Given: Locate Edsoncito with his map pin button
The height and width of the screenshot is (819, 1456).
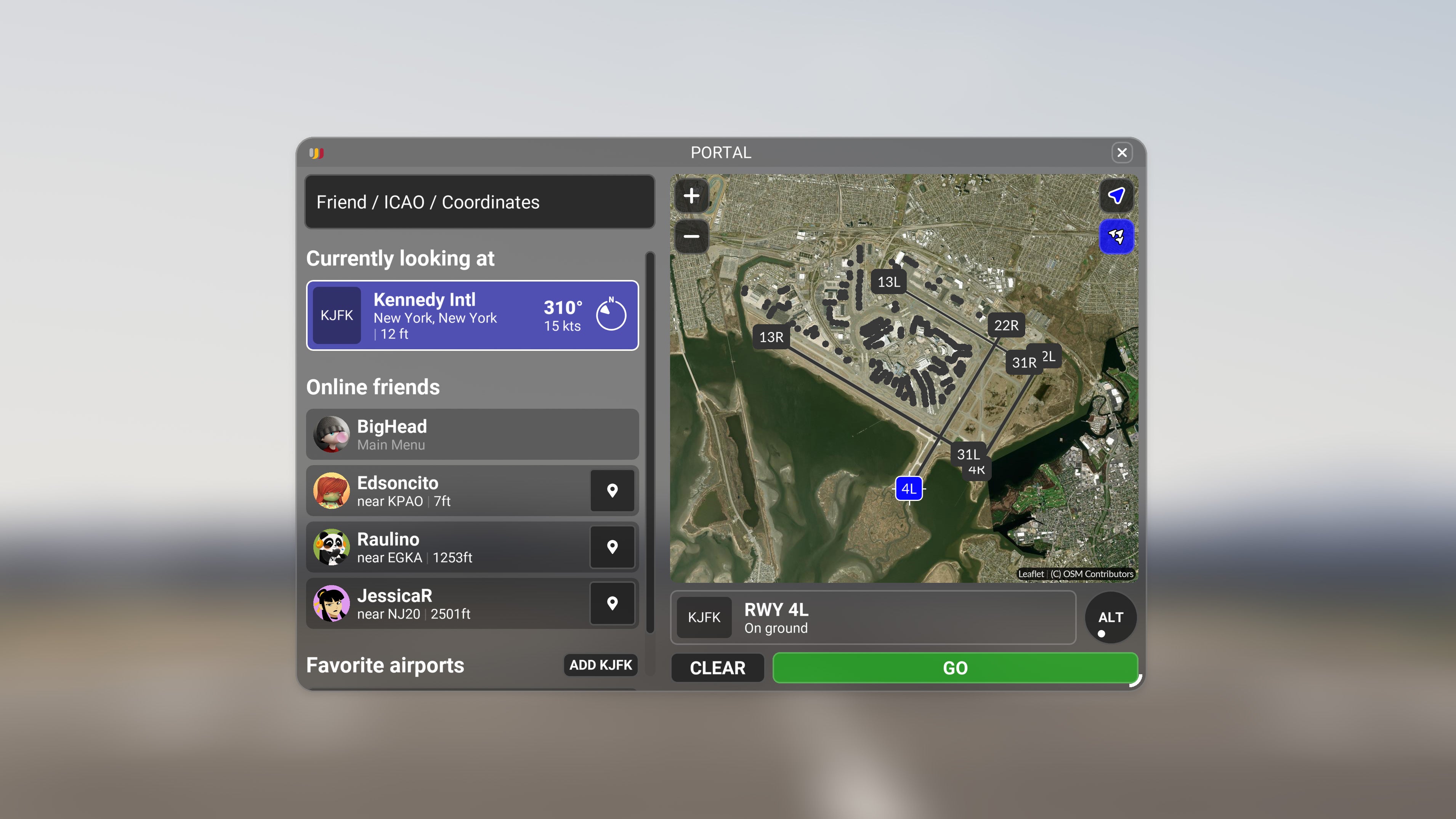Looking at the screenshot, I should pyautogui.click(x=612, y=491).
